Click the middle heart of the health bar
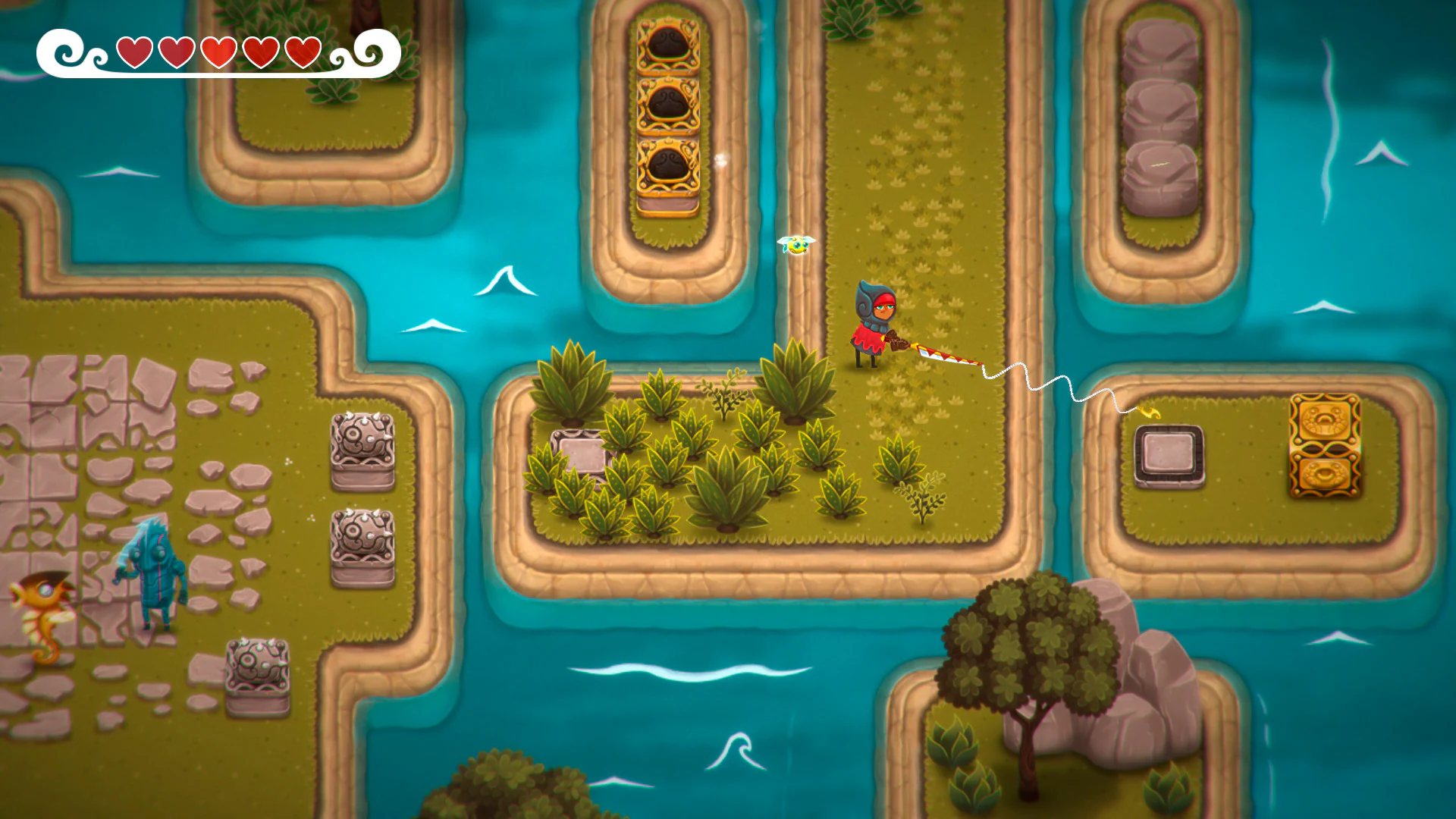Image resolution: width=1456 pixels, height=819 pixels. tap(218, 52)
